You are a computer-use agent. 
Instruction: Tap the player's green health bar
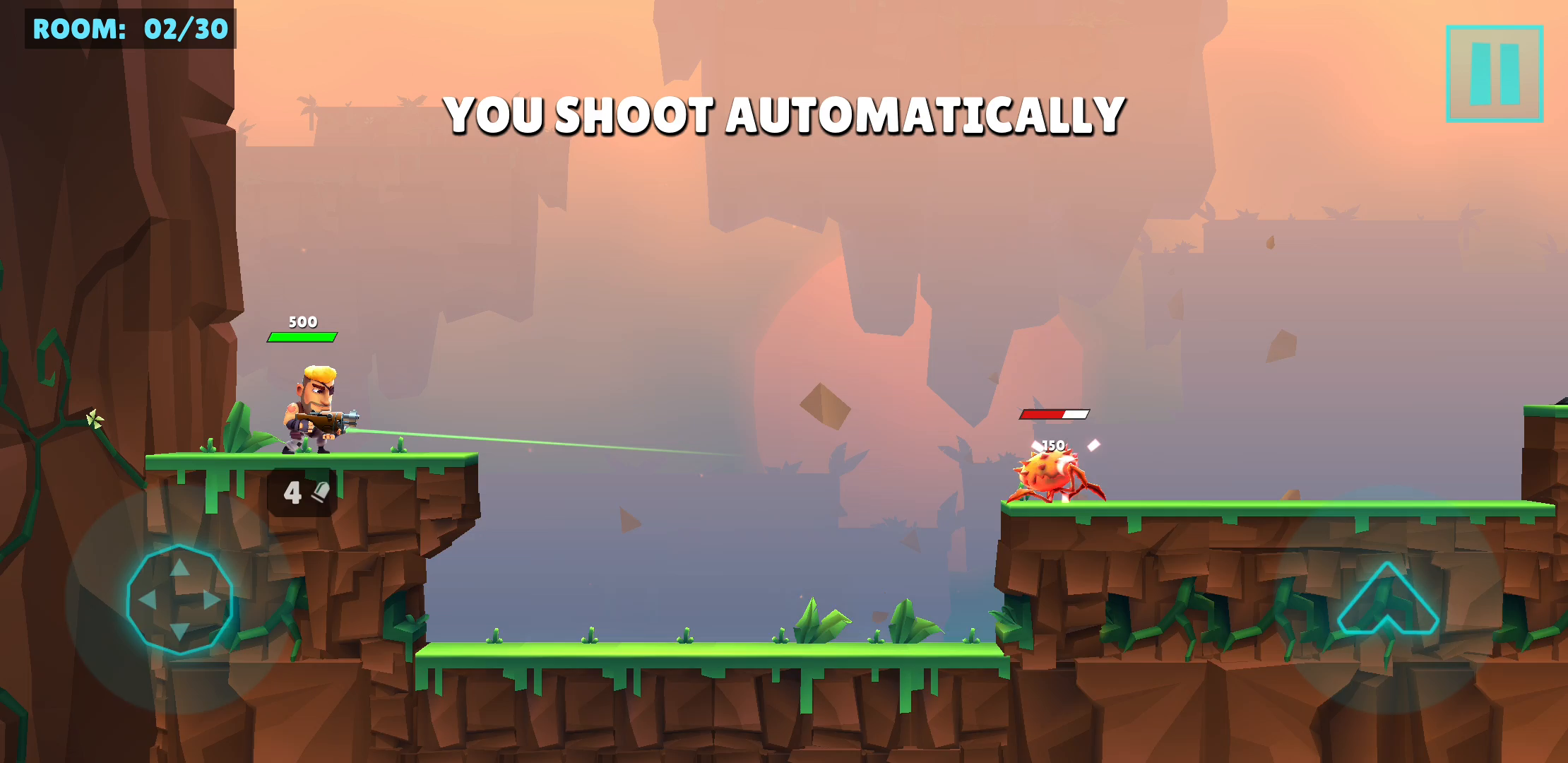click(302, 337)
